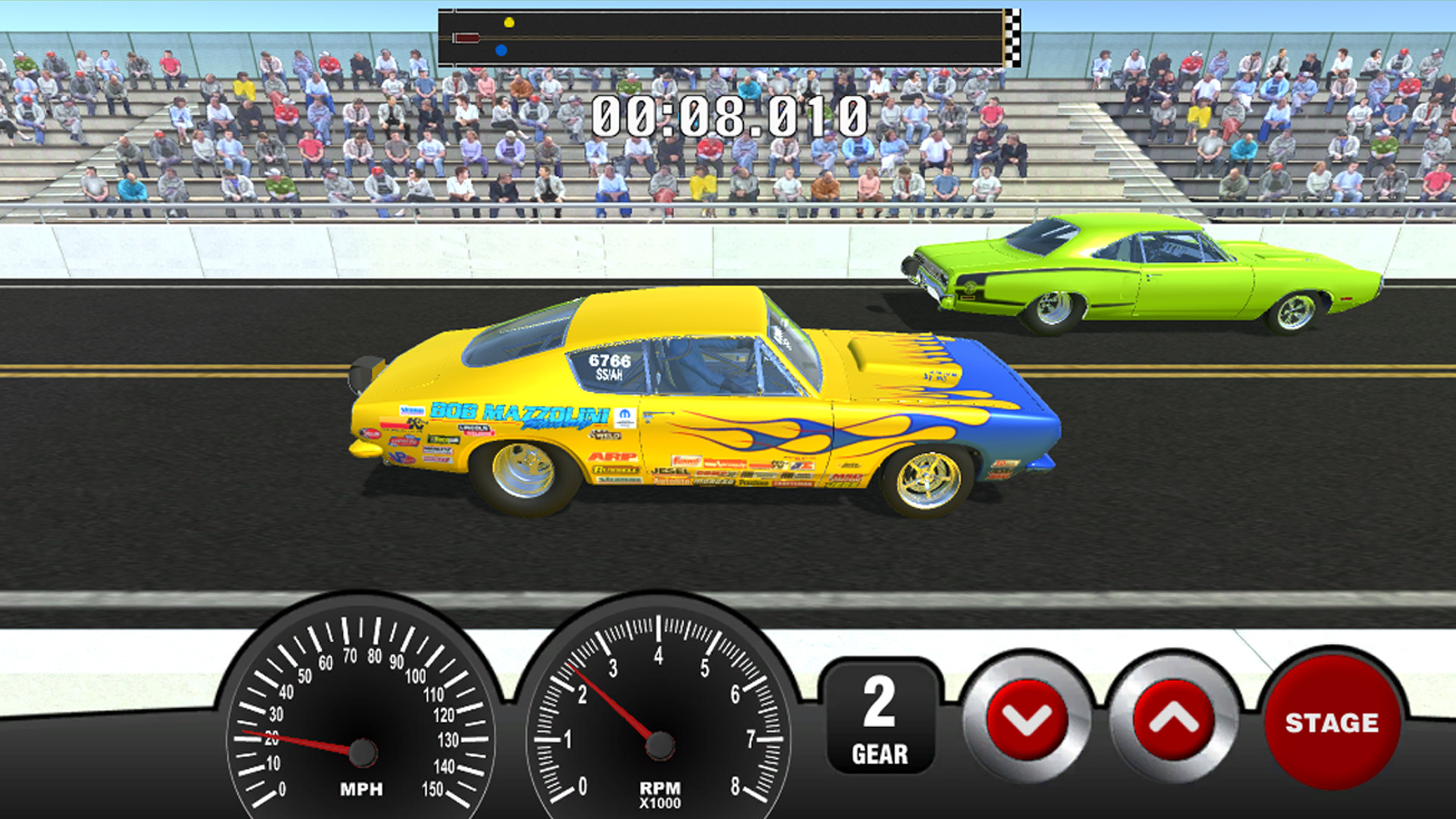Viewport: 1456px width, 819px height.
Task: Tap the red STAGE button
Action: tap(1332, 722)
